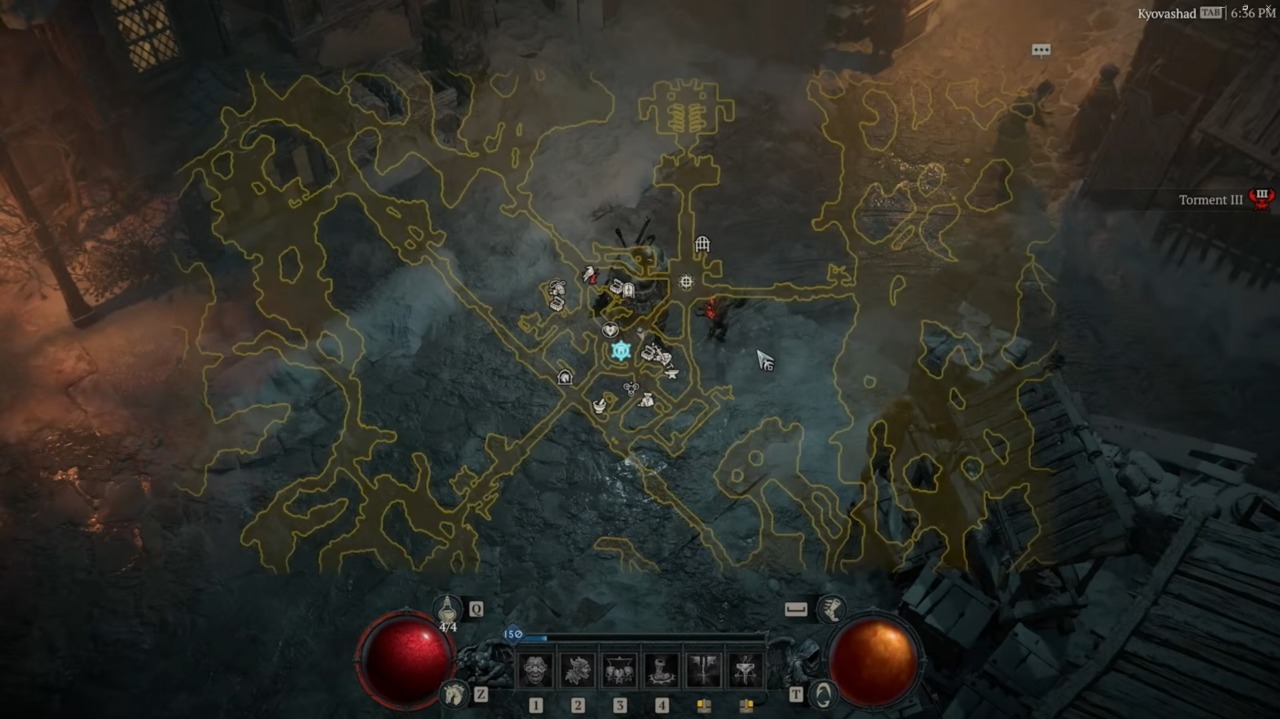Click the alchemist mortar marker on the map
Image resolution: width=1280 pixels, height=719 pixels.
[x=599, y=405]
